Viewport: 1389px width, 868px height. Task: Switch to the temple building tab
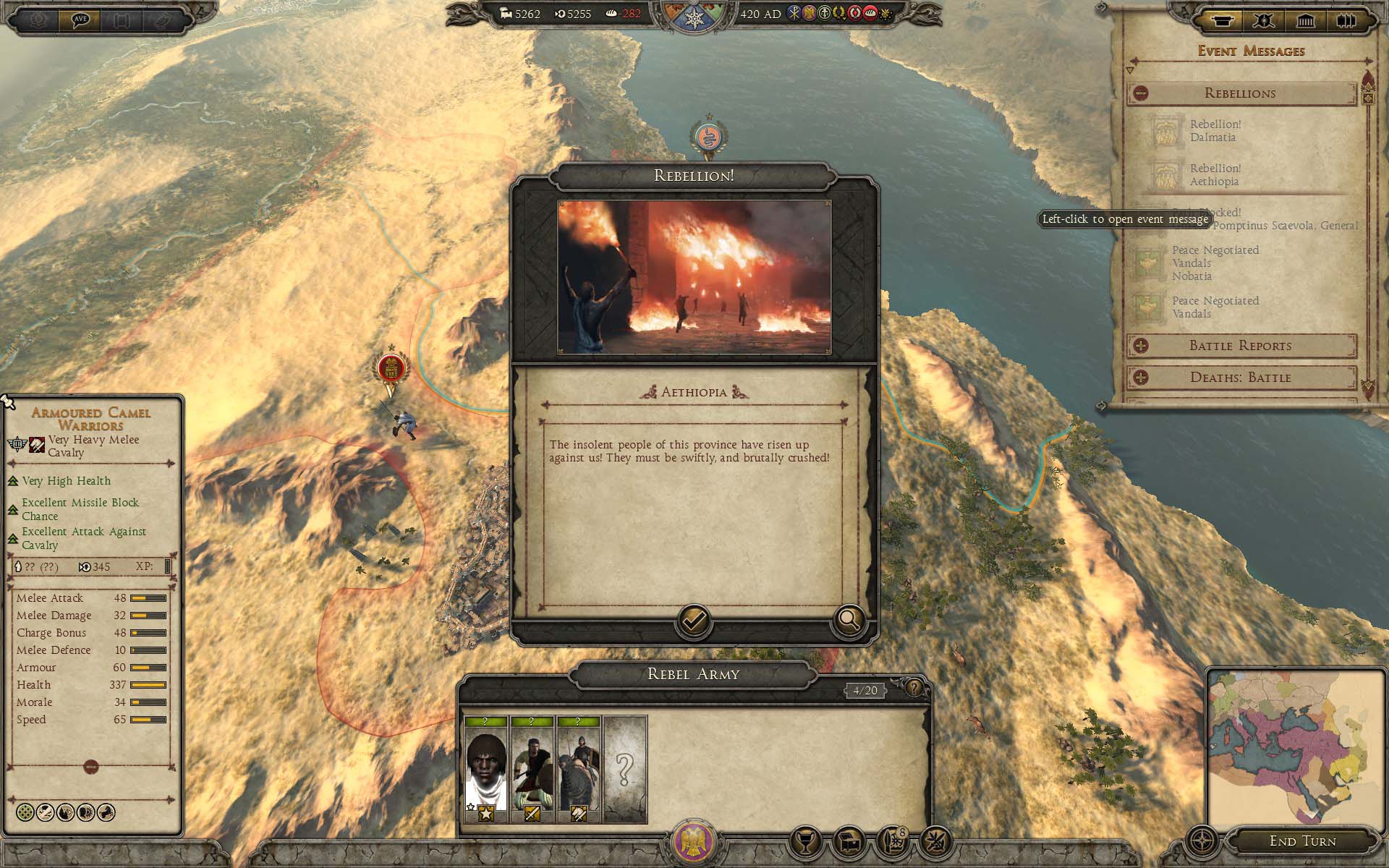coord(1305,20)
